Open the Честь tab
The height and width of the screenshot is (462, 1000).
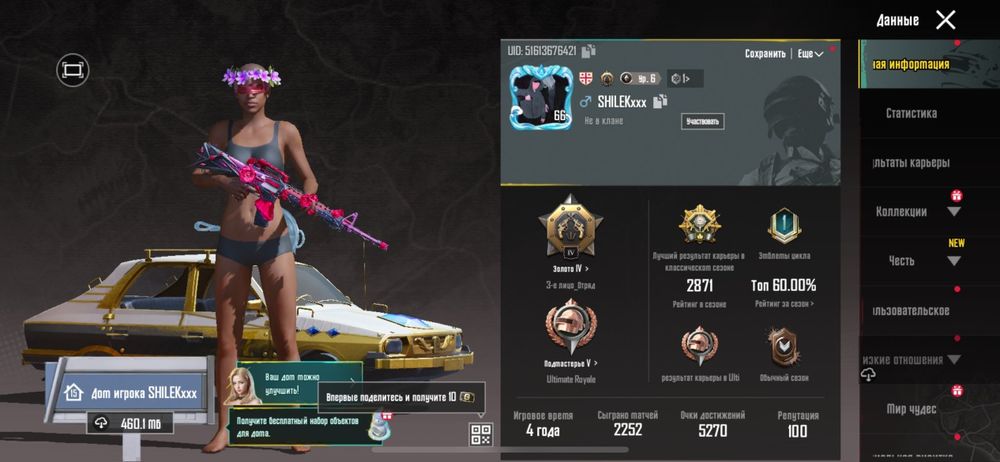[x=902, y=261]
